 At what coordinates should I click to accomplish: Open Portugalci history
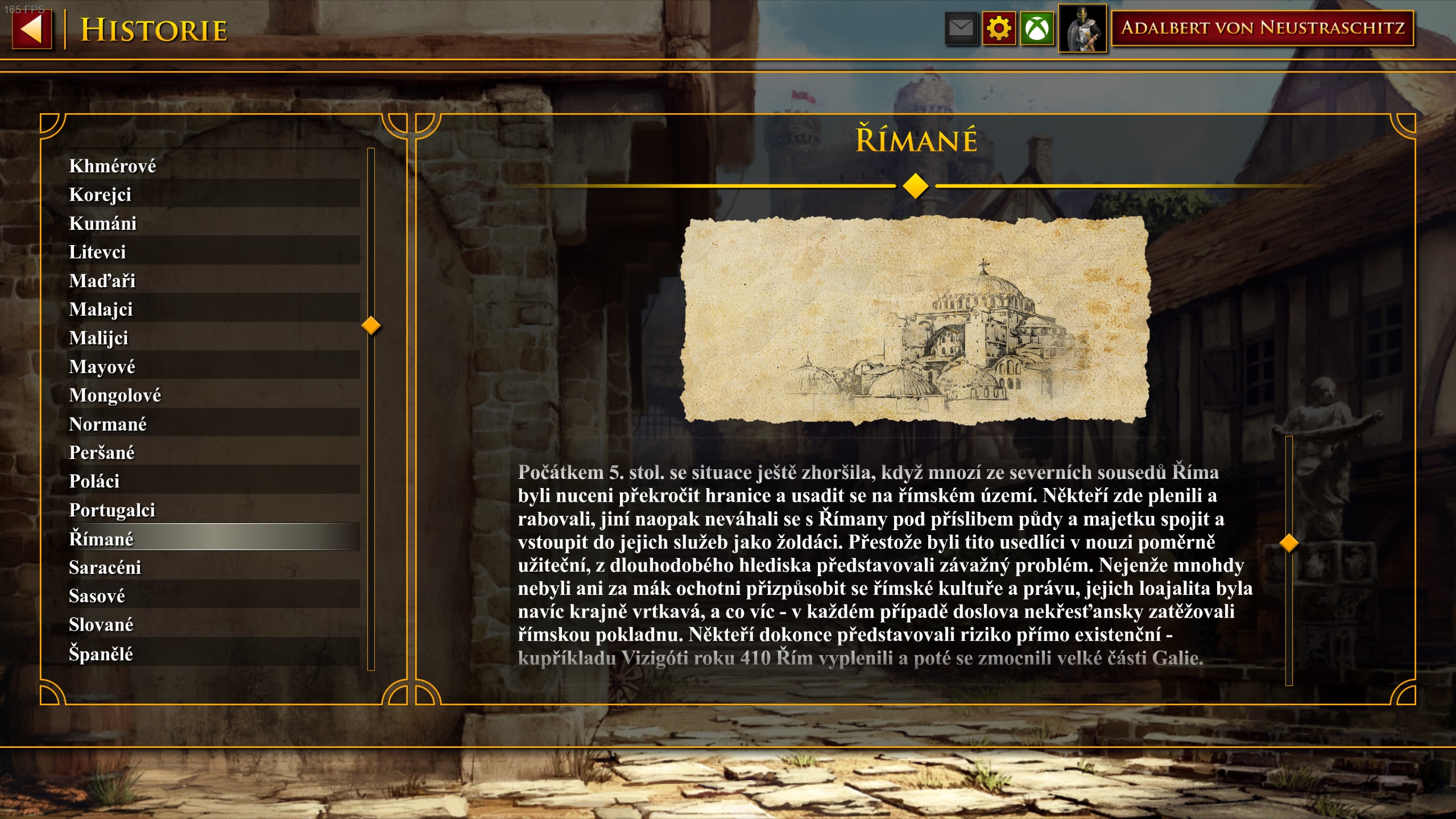(112, 510)
